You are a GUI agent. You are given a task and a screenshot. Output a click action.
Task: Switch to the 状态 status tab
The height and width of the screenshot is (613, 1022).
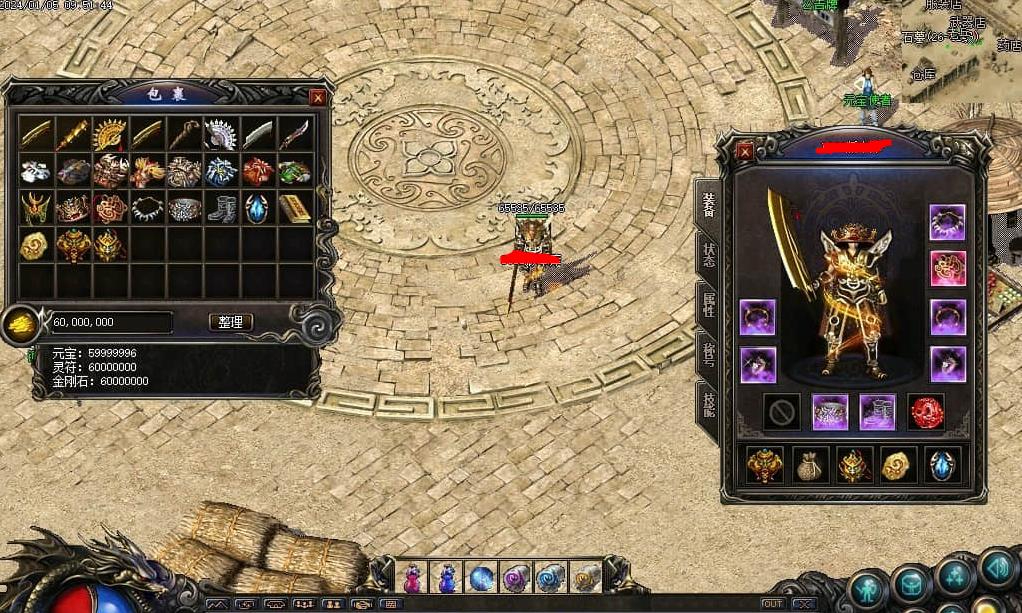coord(708,254)
